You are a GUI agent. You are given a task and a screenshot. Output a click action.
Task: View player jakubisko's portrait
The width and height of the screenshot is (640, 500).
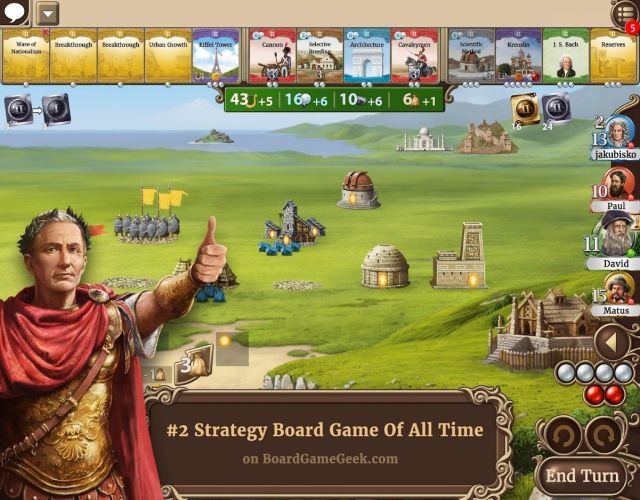tap(619, 134)
